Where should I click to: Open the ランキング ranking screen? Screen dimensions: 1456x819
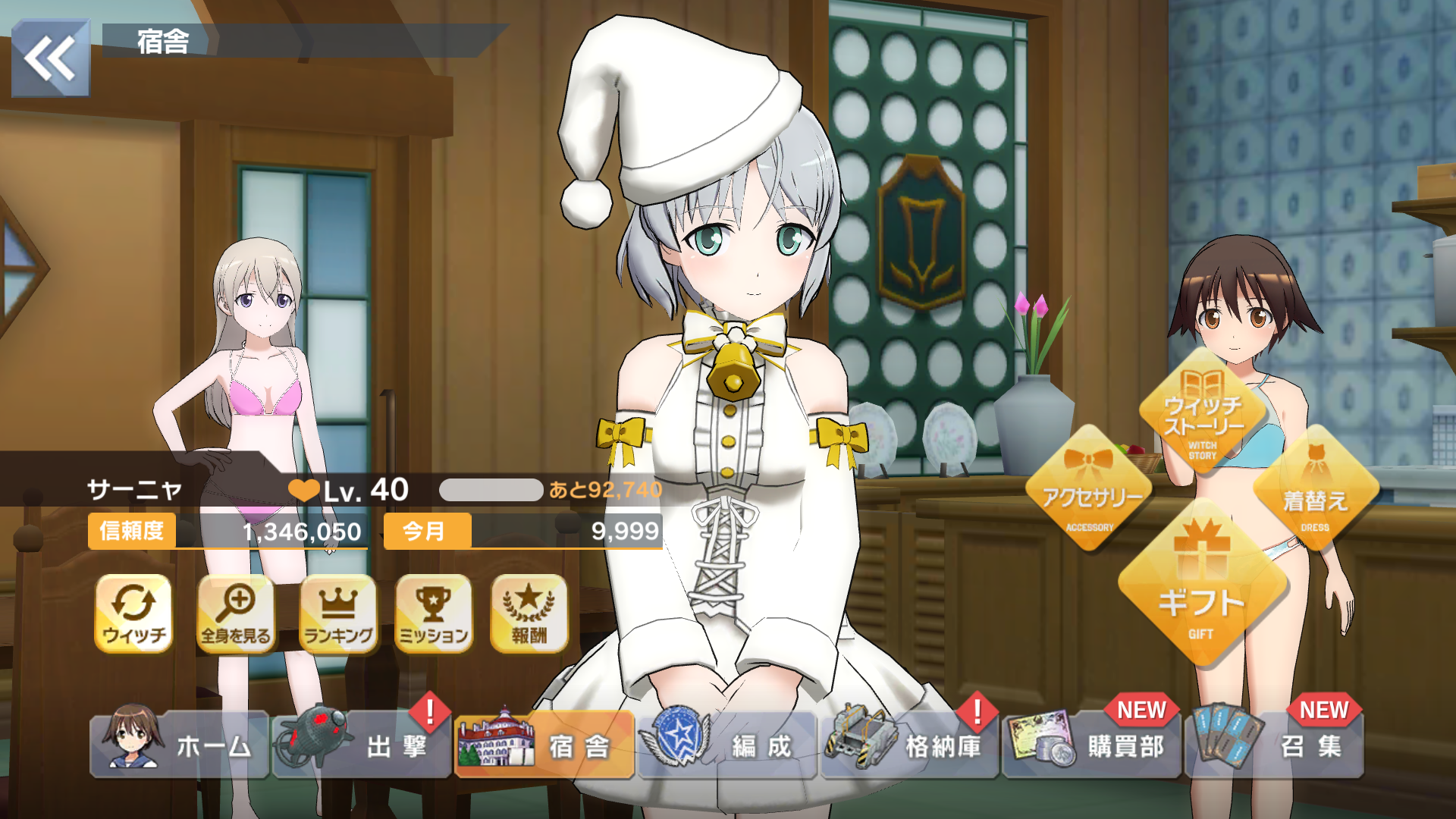point(338,613)
